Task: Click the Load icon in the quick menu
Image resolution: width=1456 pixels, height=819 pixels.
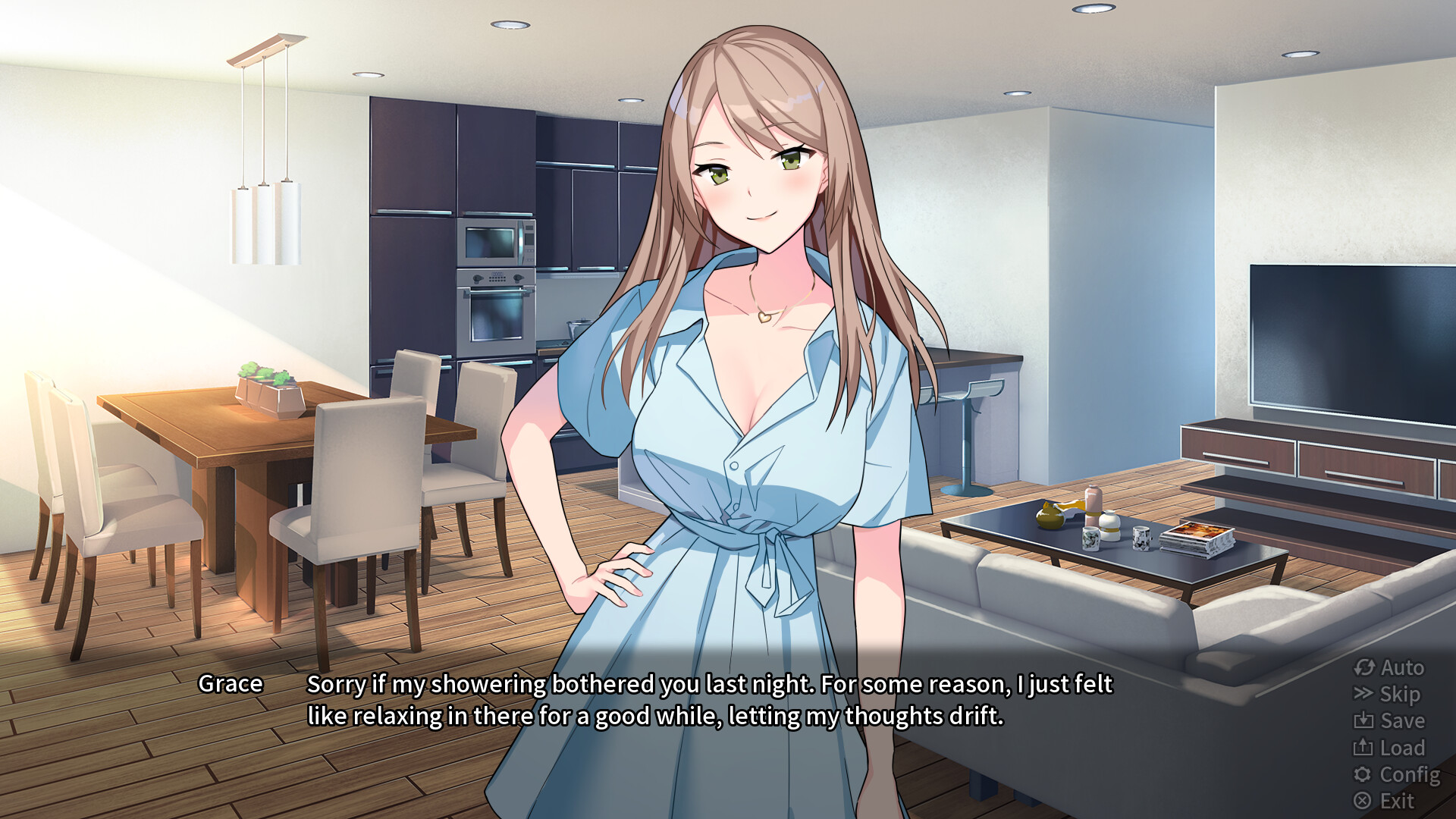Action: (x=1365, y=748)
